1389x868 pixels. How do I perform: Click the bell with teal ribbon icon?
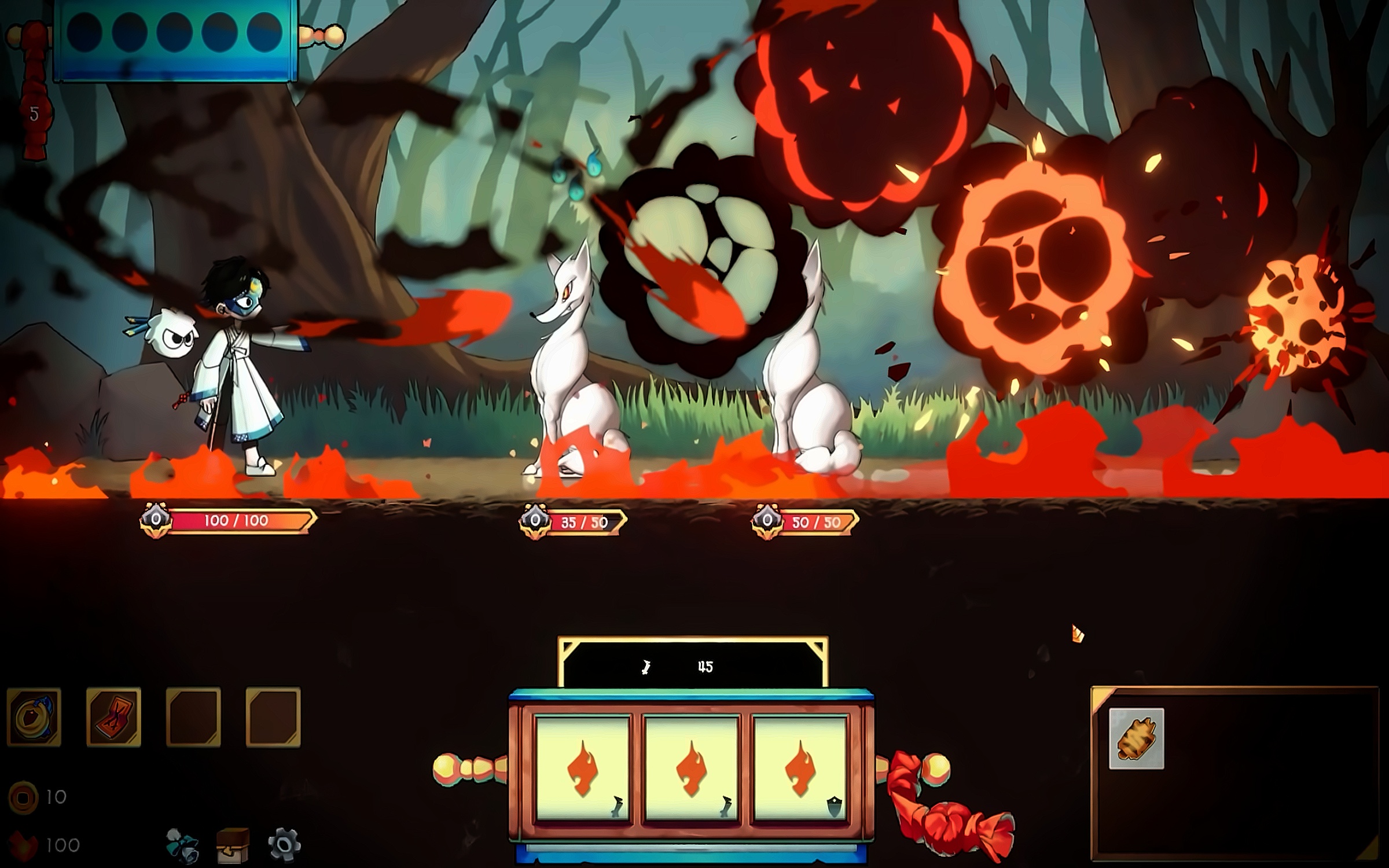pyautogui.click(x=182, y=845)
